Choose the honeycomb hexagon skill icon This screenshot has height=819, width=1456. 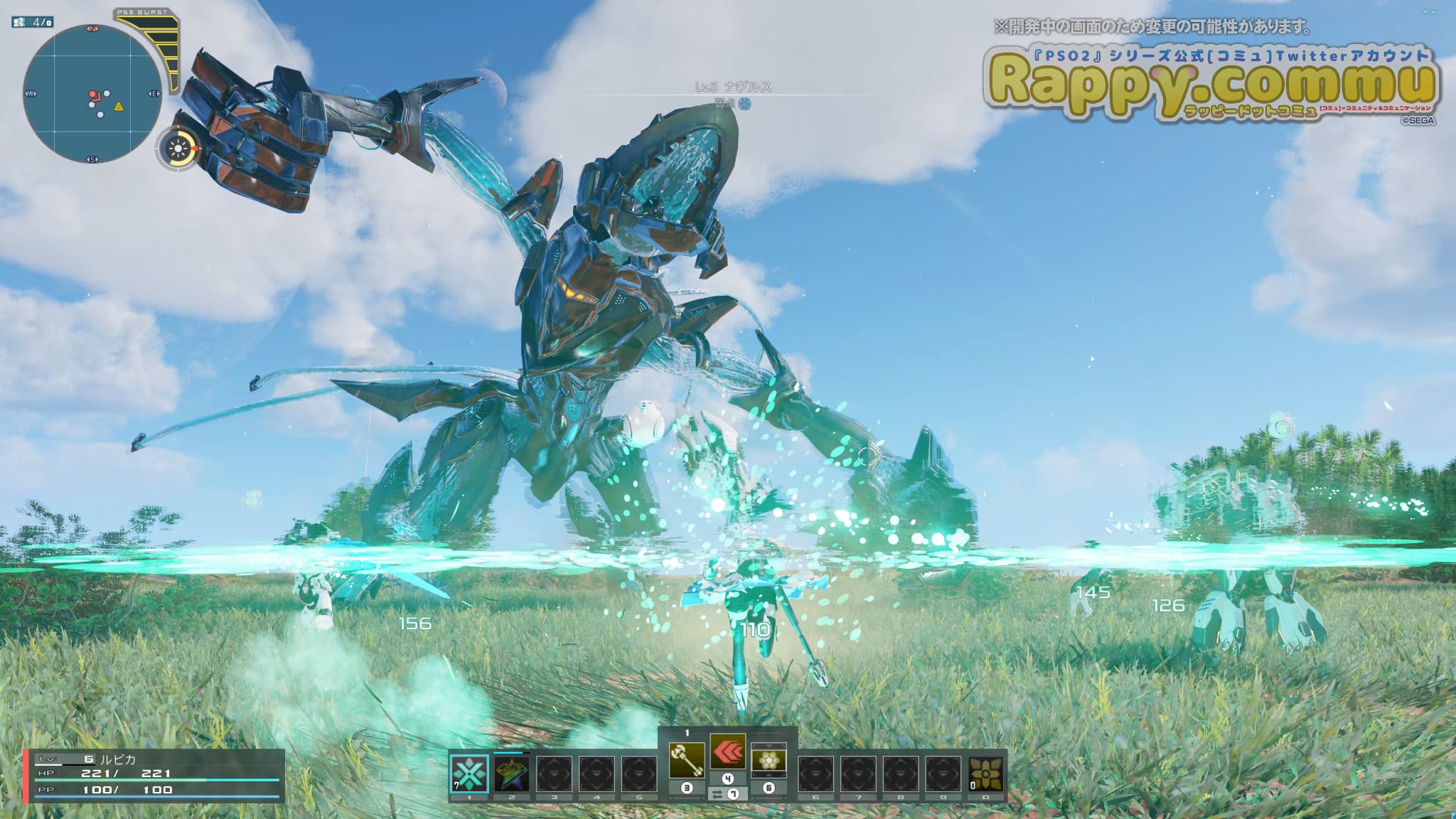point(769,761)
